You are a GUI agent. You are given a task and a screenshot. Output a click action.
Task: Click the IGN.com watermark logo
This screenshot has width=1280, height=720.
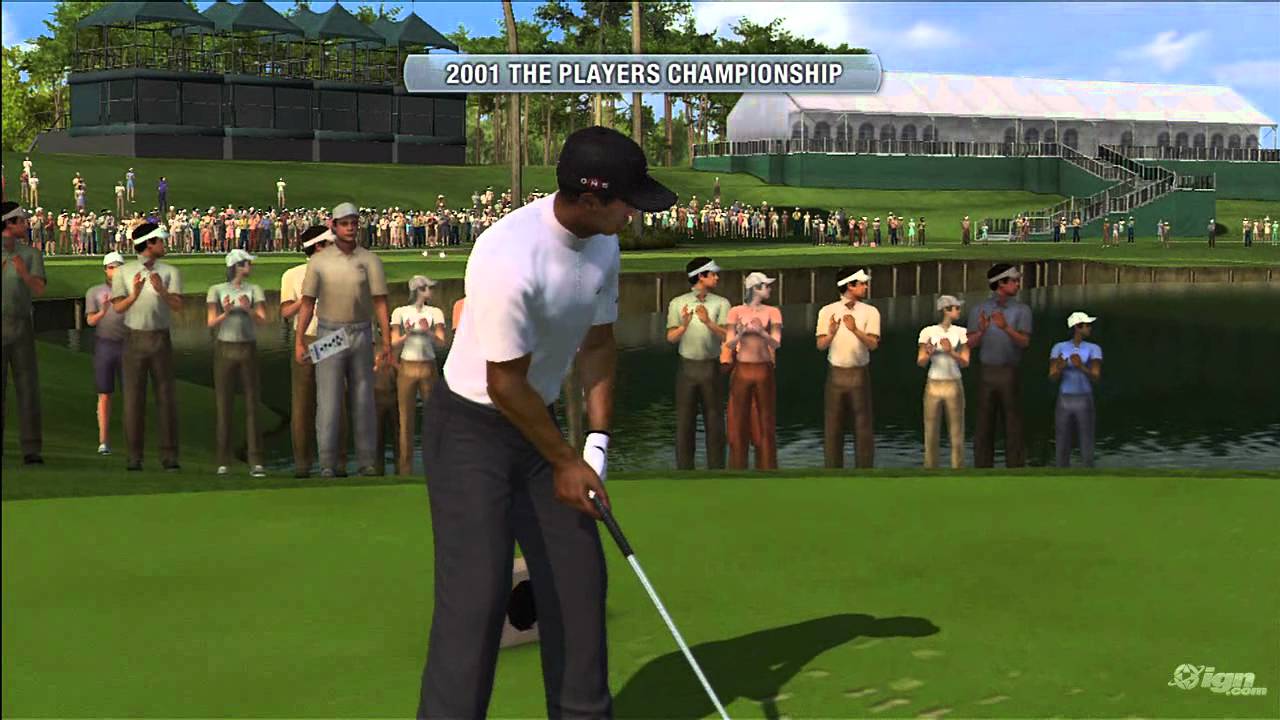pyautogui.click(x=1216, y=679)
